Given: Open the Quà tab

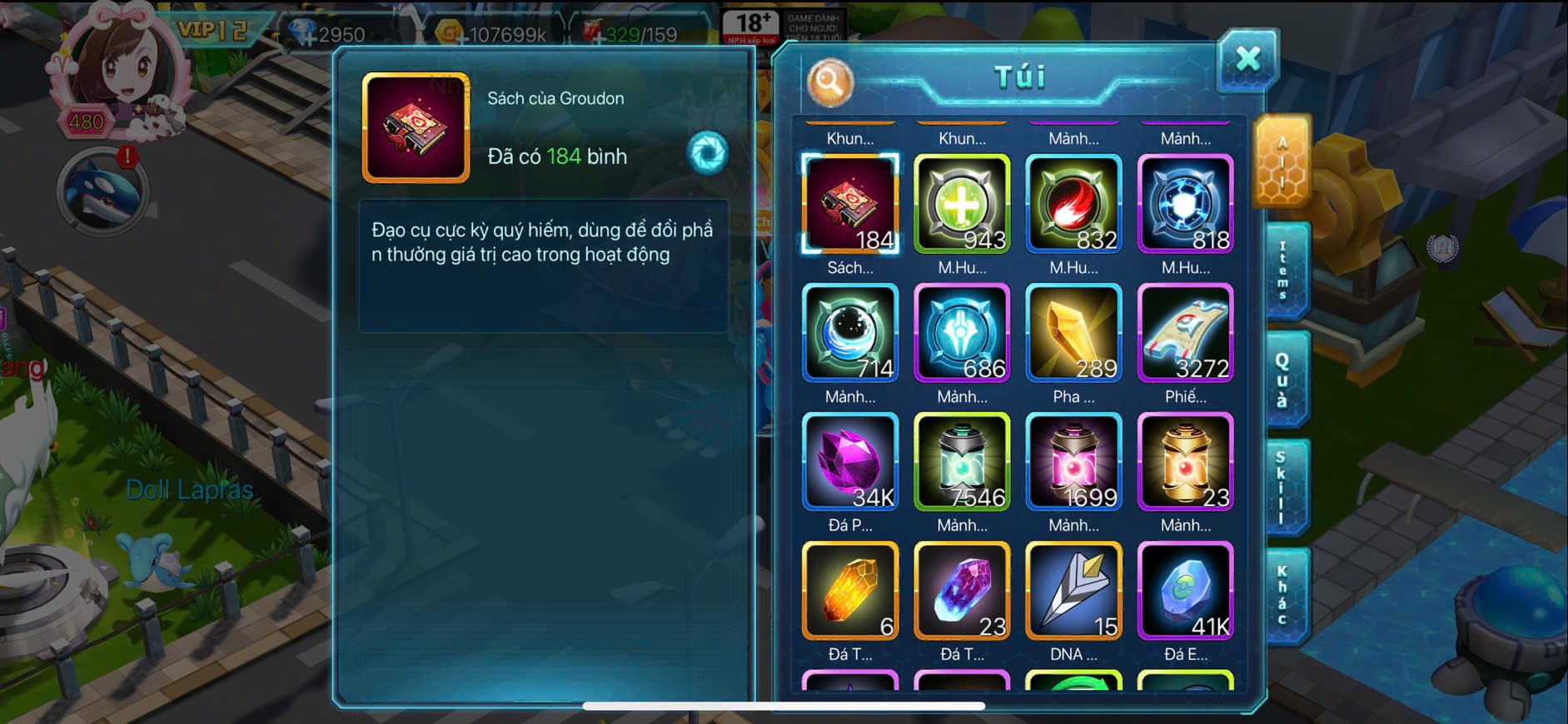Looking at the screenshot, I should [x=1282, y=379].
